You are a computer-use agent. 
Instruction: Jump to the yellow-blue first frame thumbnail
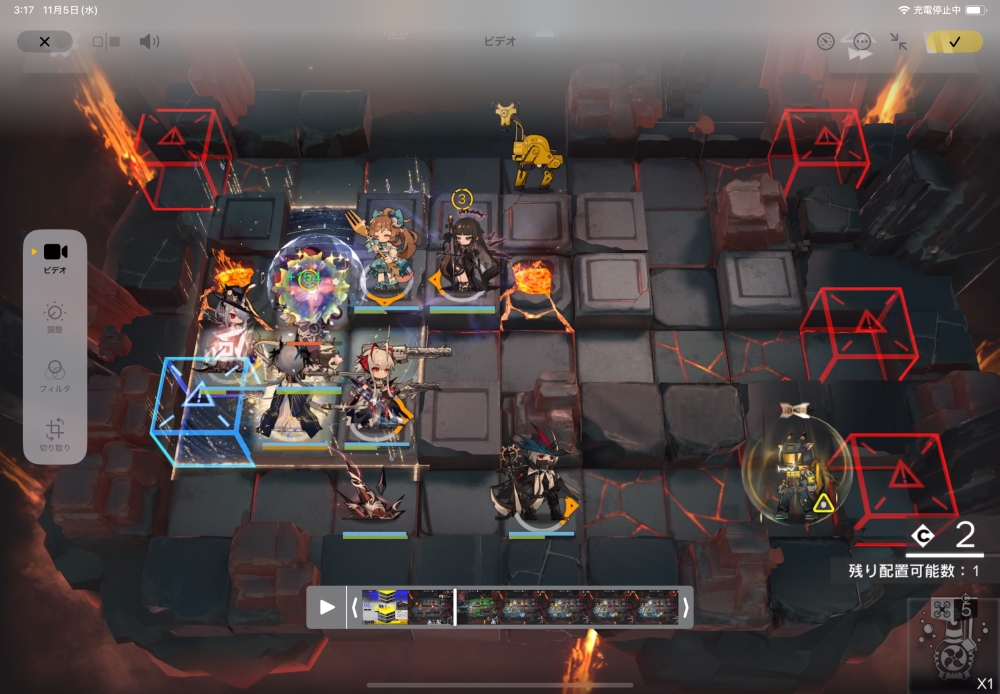385,607
